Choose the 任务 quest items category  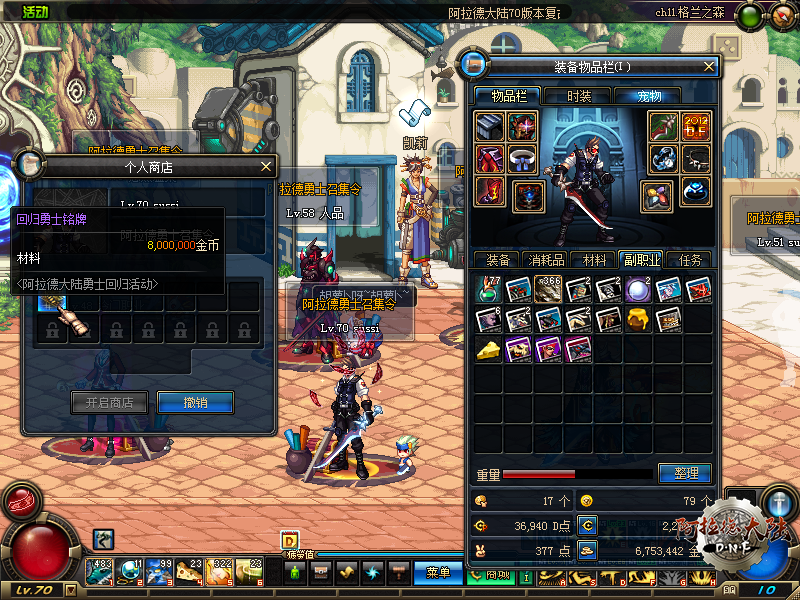pos(690,260)
